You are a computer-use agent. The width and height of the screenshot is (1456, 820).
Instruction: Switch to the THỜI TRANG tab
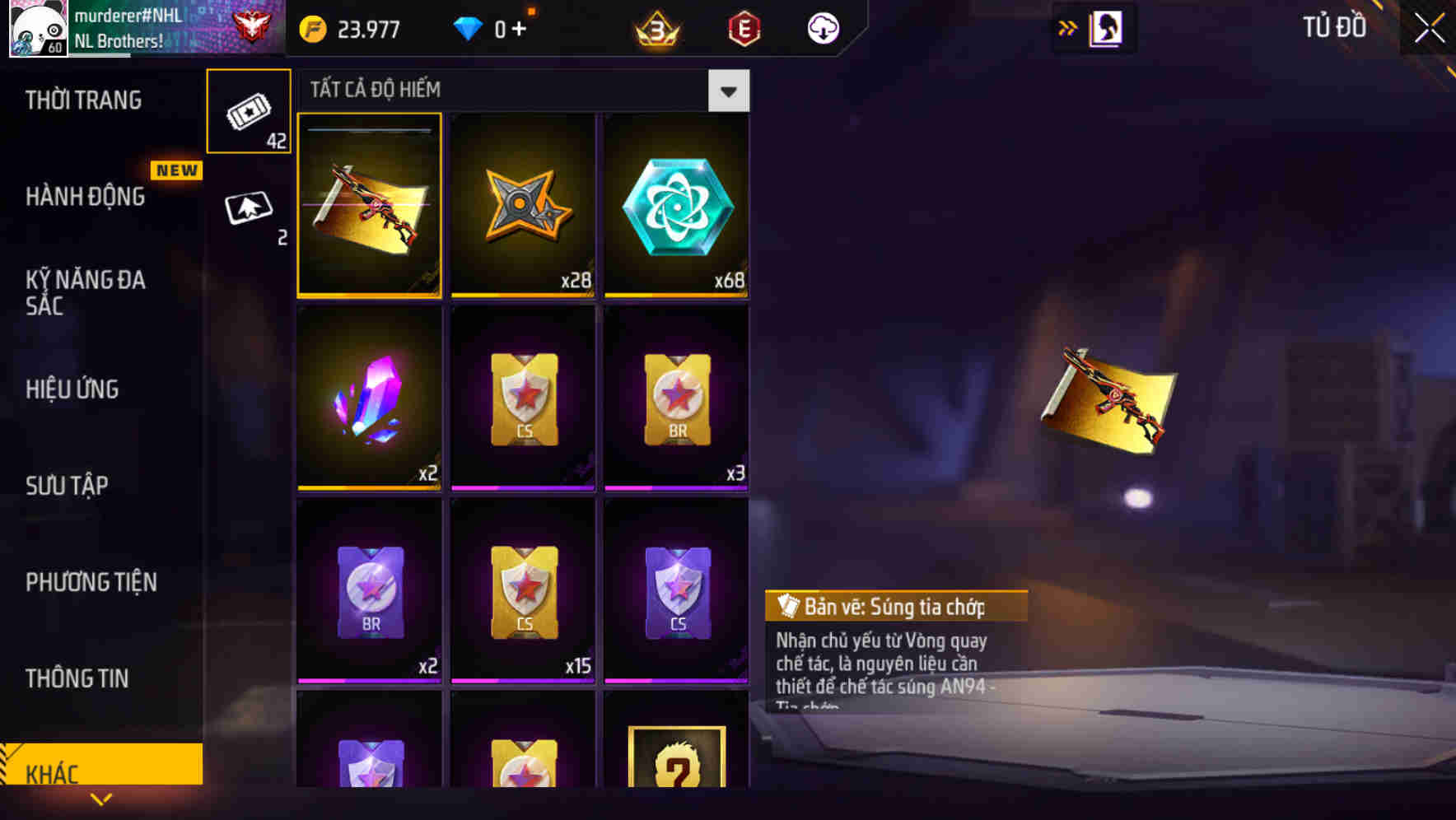tap(85, 100)
